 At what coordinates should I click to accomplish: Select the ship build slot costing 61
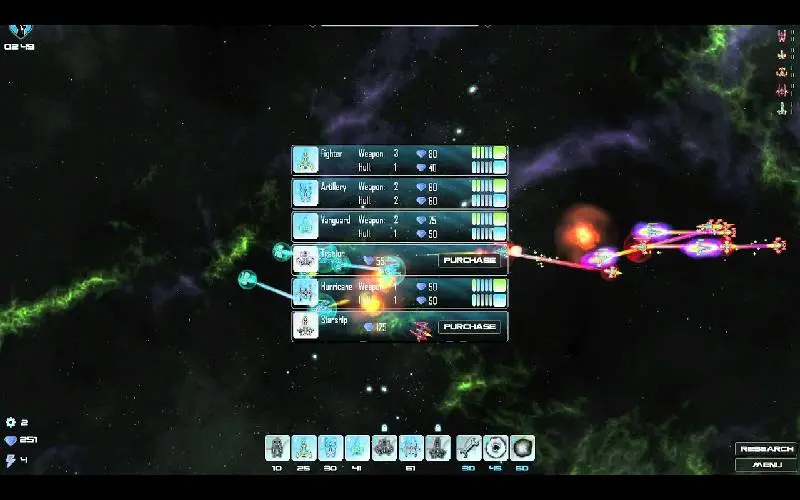tap(411, 448)
